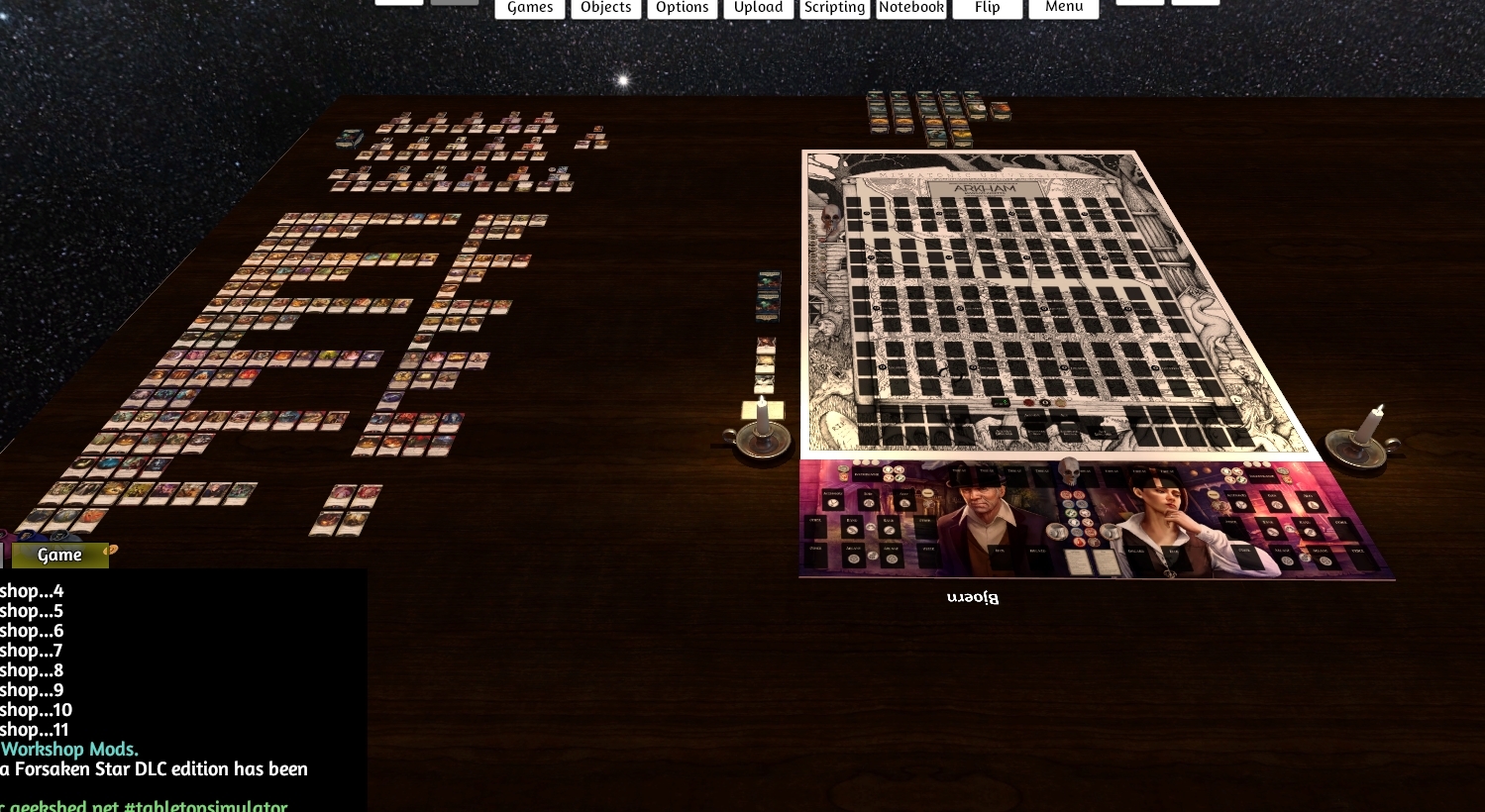Screen dimensions: 1485x812
Task: Open the Games menu
Action: [529, 7]
